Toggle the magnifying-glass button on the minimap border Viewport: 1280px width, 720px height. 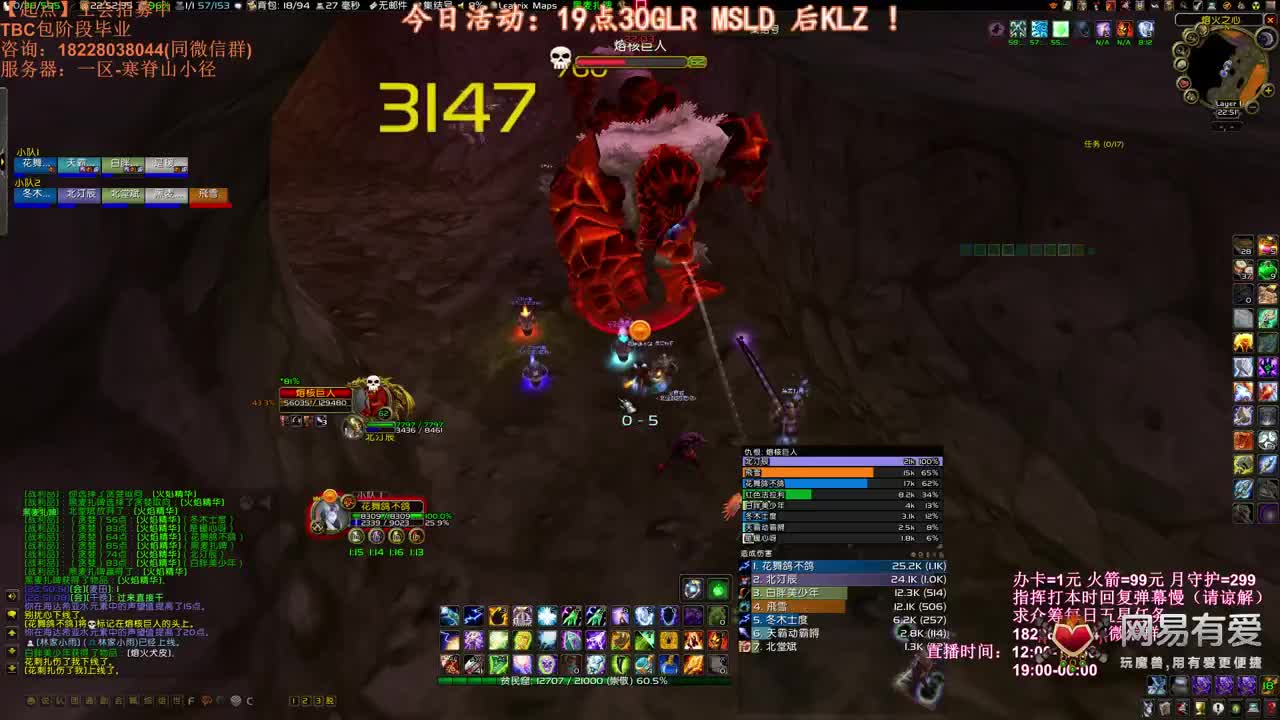(1179, 52)
